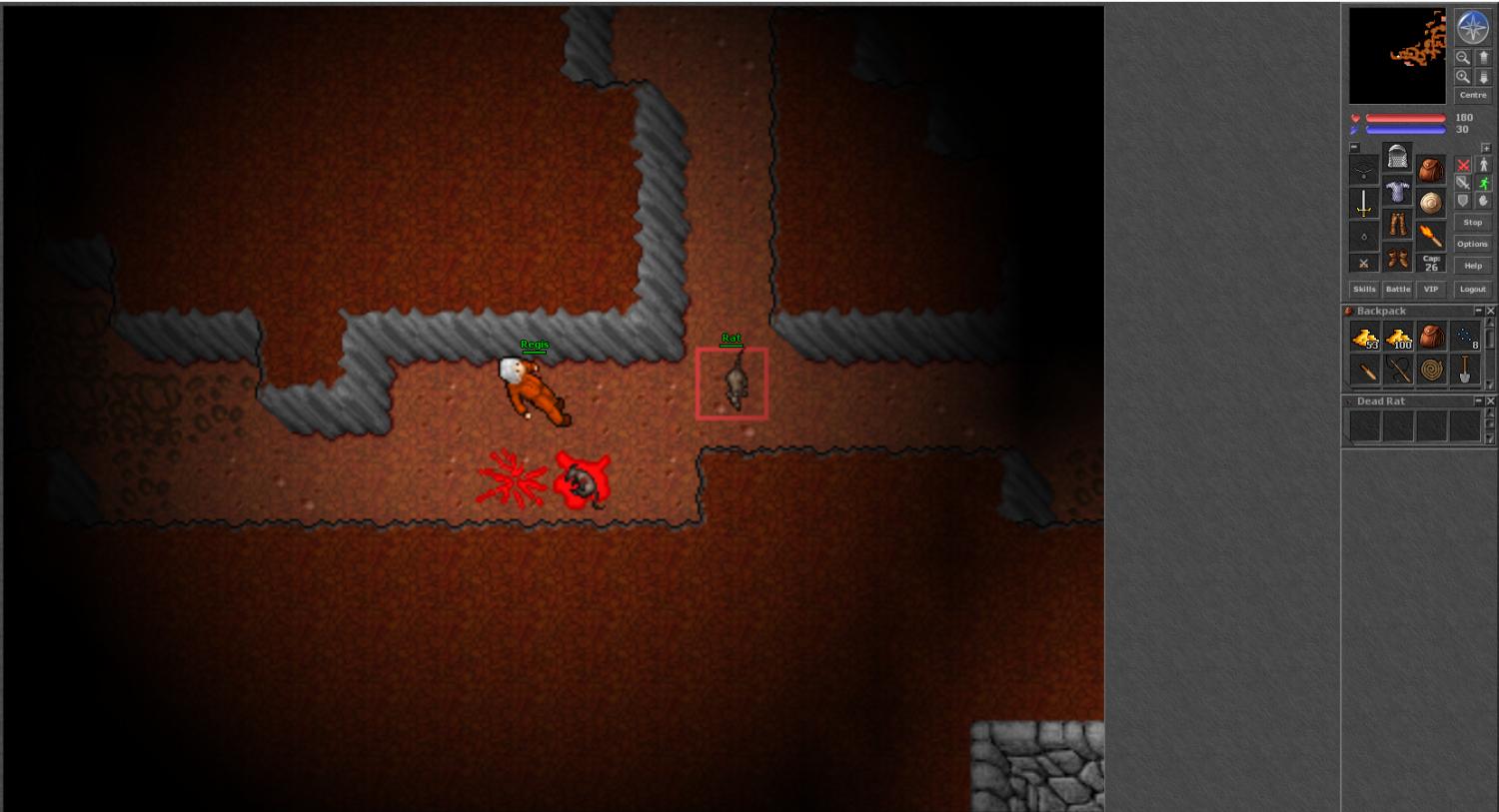Centre the minimap

(1472, 95)
